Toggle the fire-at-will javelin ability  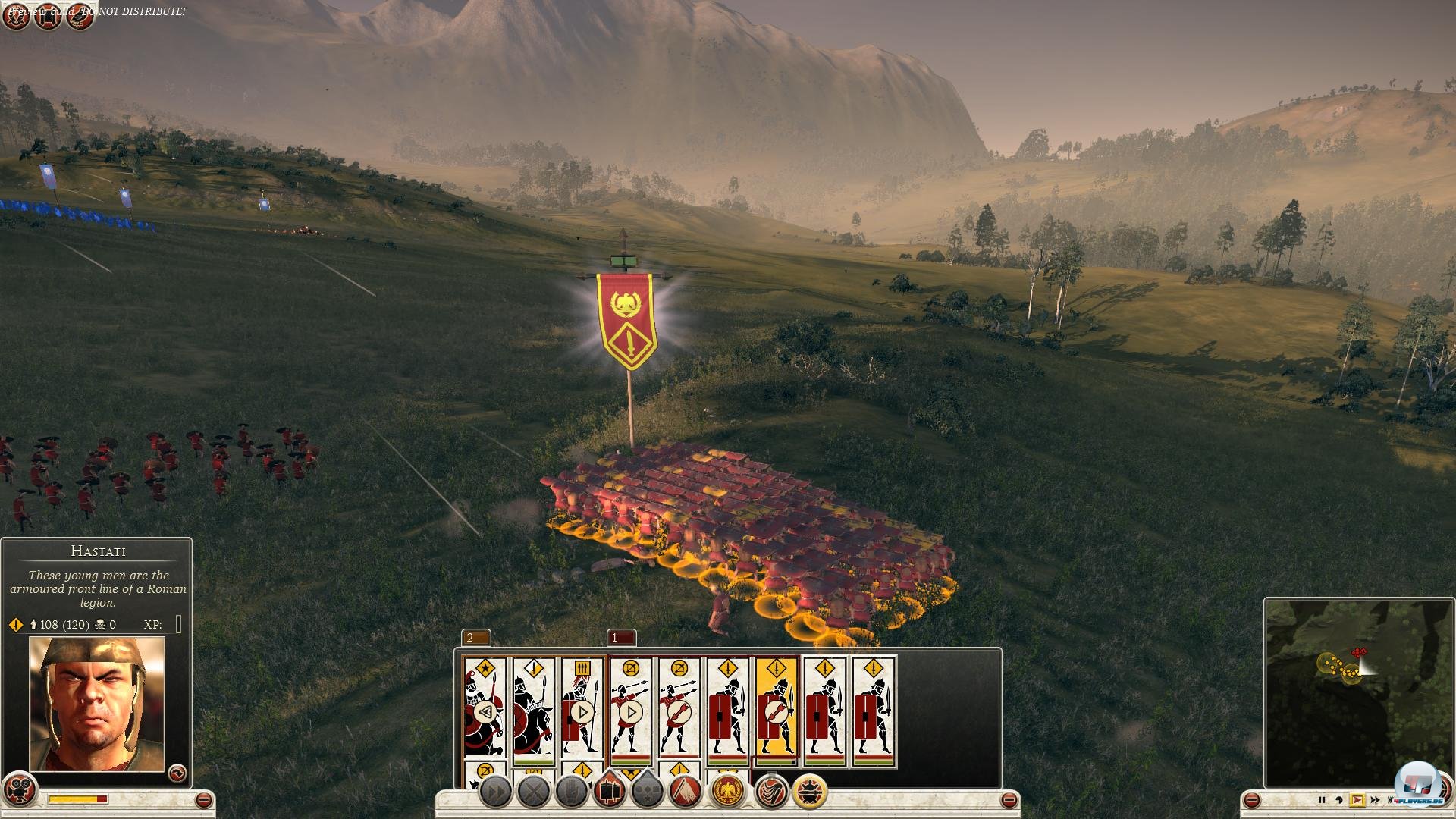tap(772, 792)
